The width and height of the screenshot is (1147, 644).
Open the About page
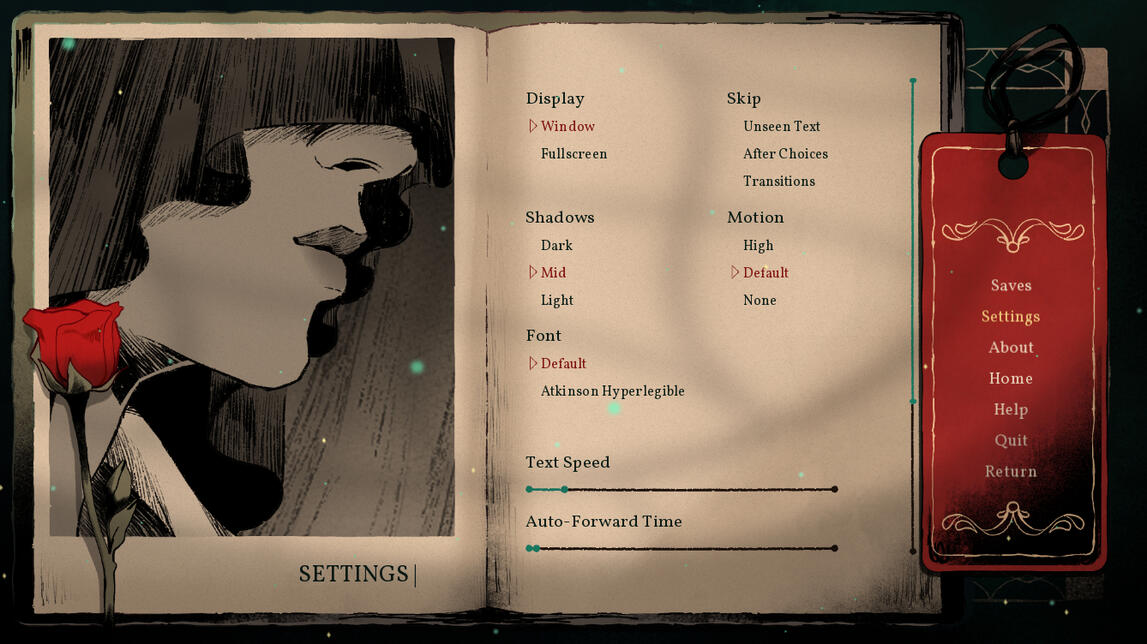coord(1010,348)
